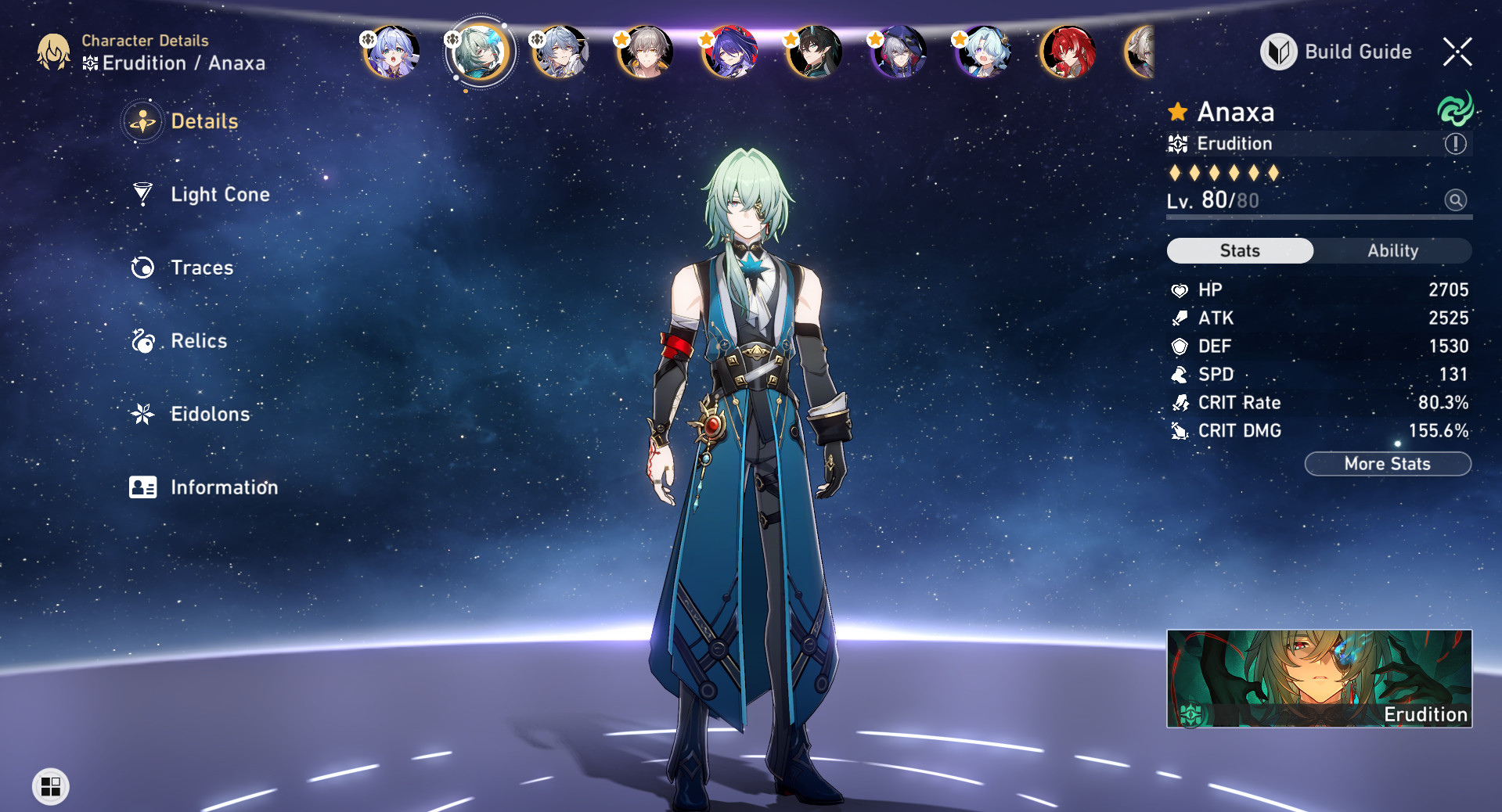Image resolution: width=1502 pixels, height=812 pixels.
Task: Open the Light Cone panel
Action: (219, 194)
